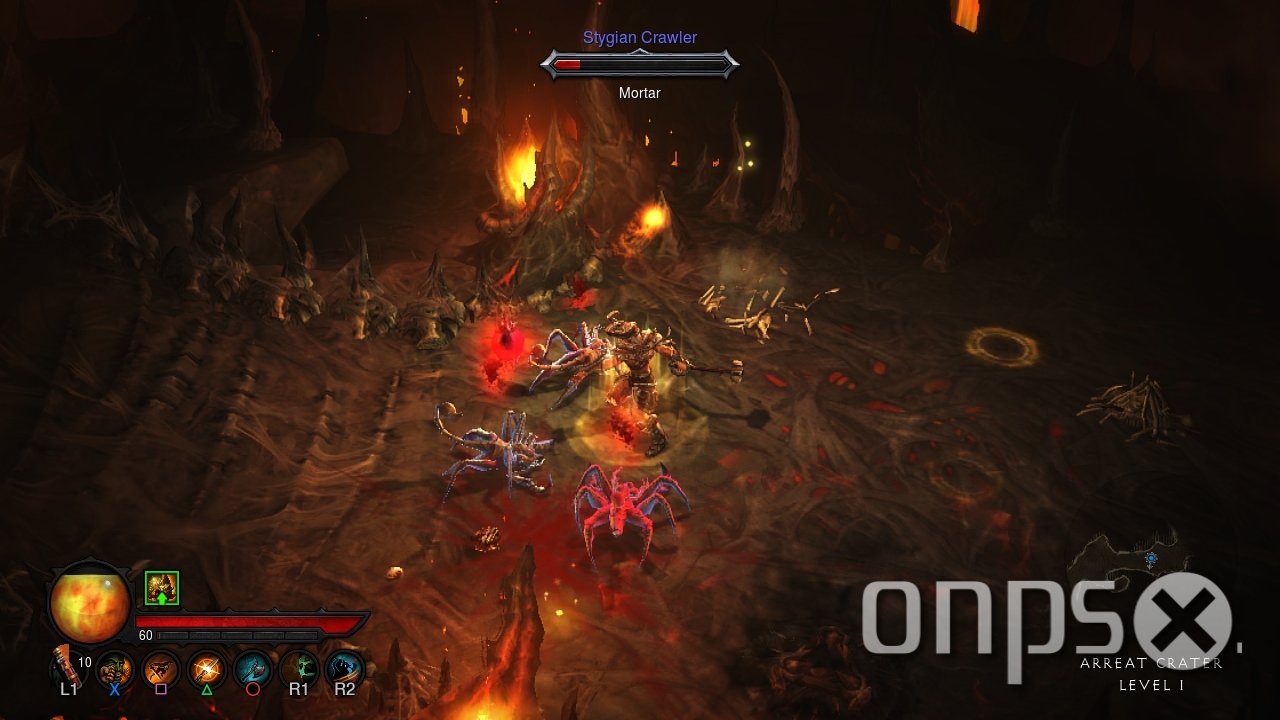This screenshot has height=720, width=1280.
Task: Click the enemy health bar at the top
Action: [x=640, y=65]
